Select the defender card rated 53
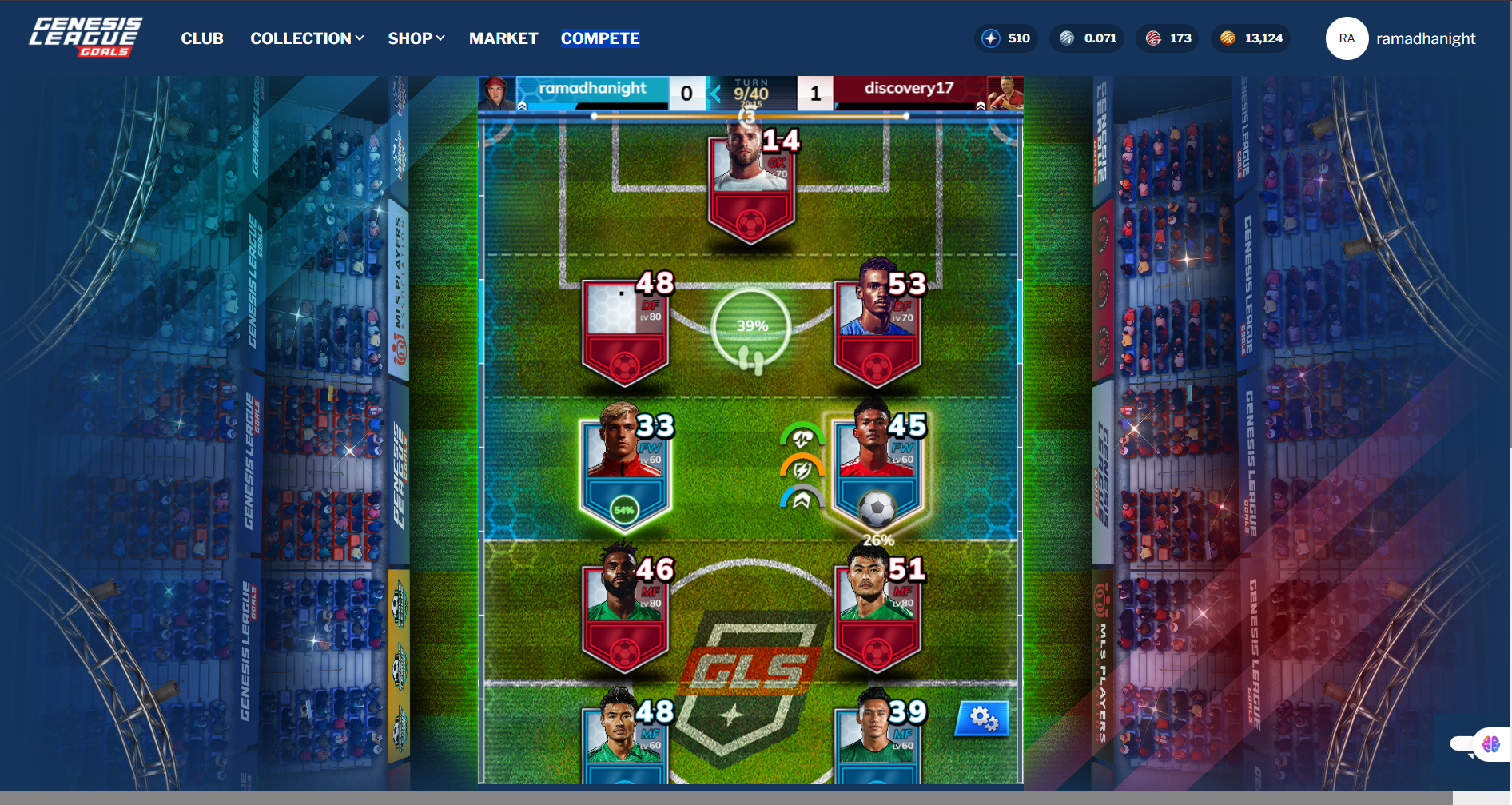Image resolution: width=1512 pixels, height=805 pixels. (877, 329)
